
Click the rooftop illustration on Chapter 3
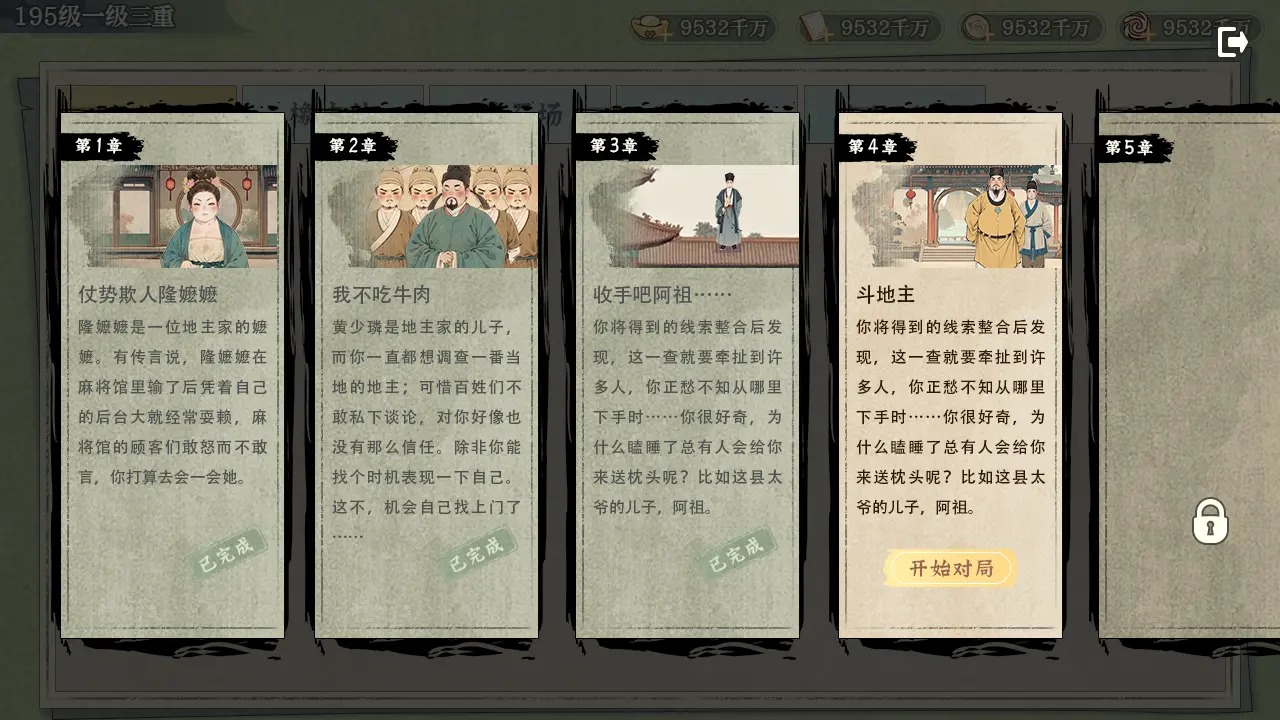pyautogui.click(x=687, y=213)
